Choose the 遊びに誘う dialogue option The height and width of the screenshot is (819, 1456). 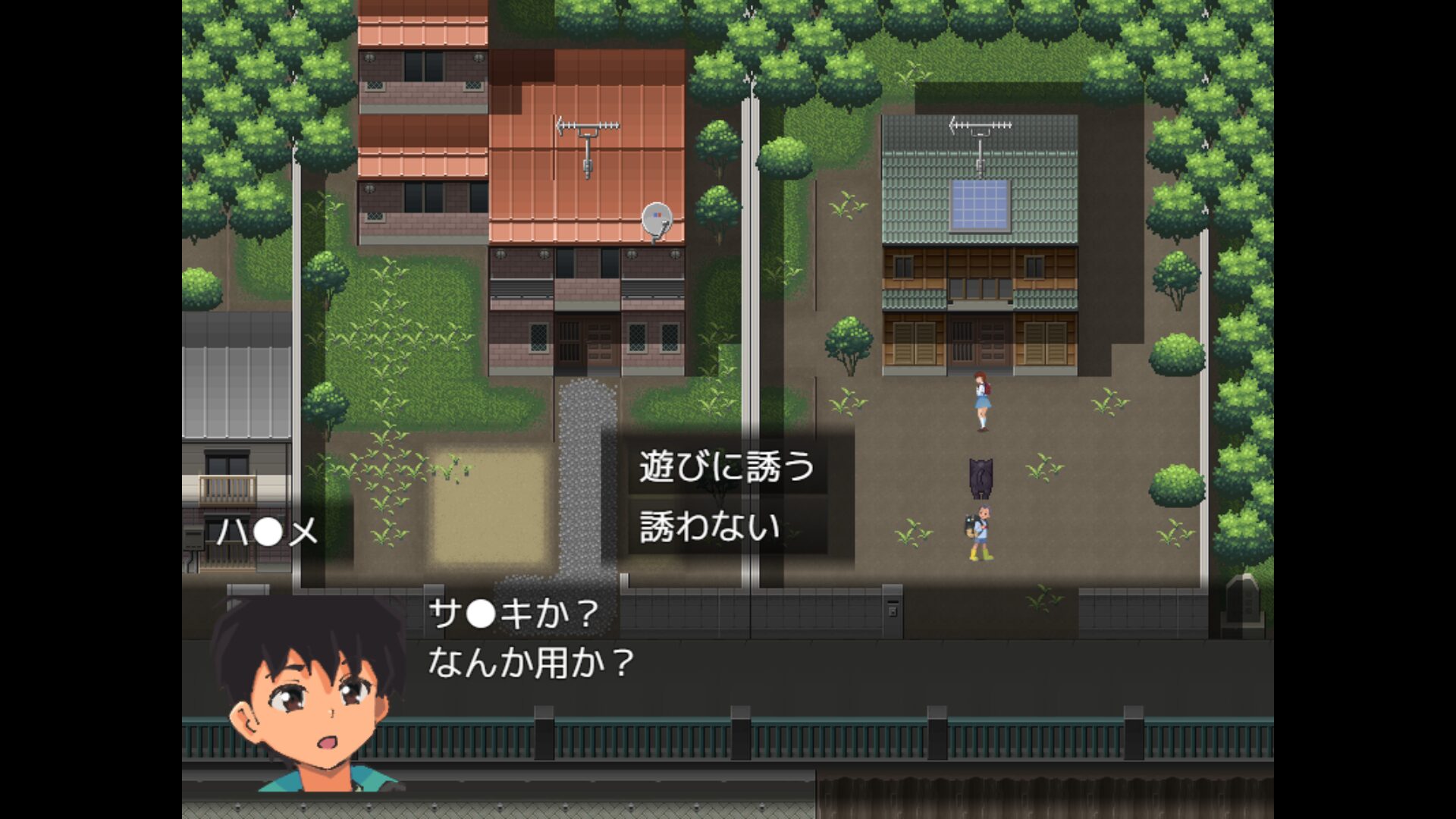(726, 467)
